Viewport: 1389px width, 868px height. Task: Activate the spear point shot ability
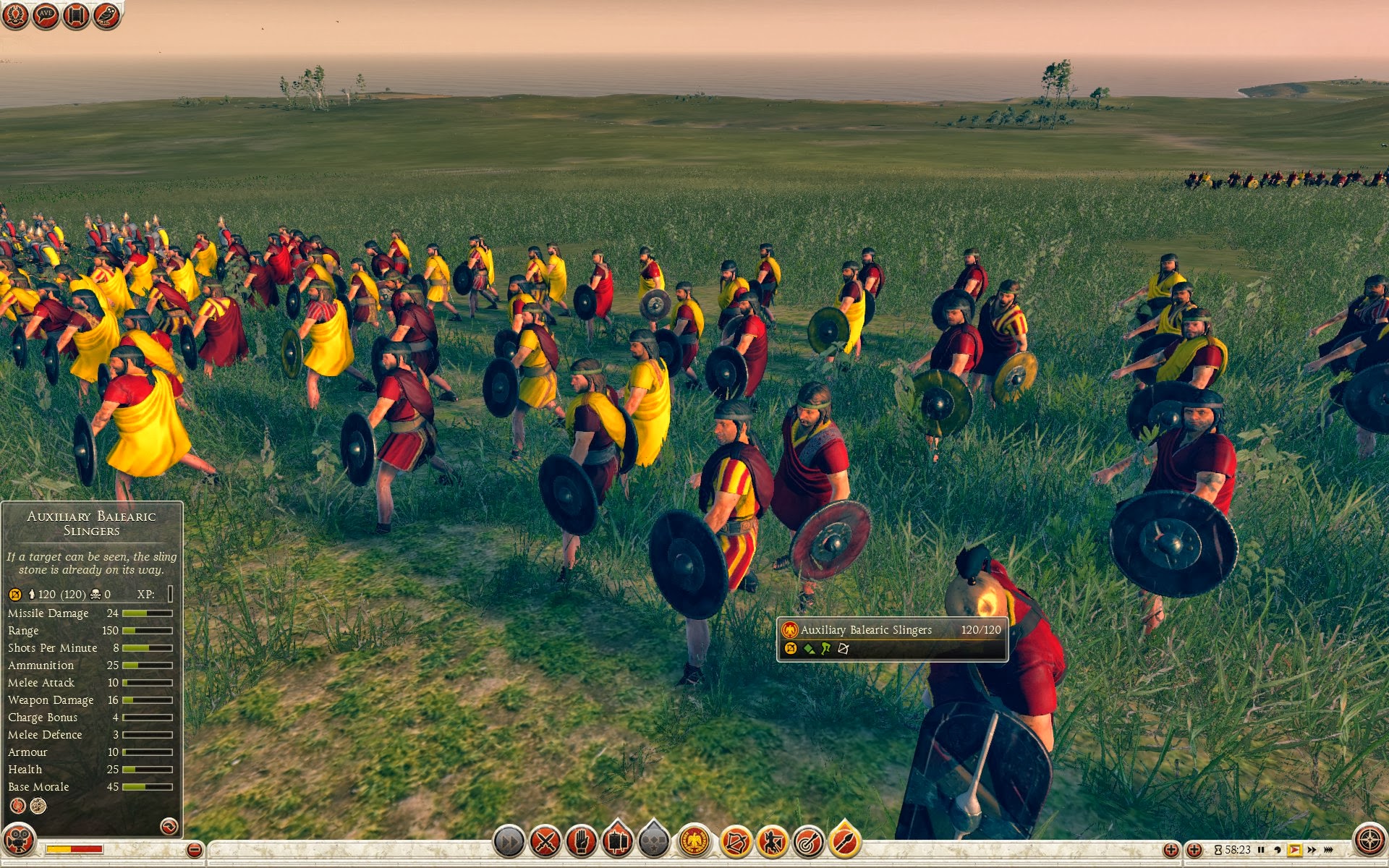(x=844, y=842)
